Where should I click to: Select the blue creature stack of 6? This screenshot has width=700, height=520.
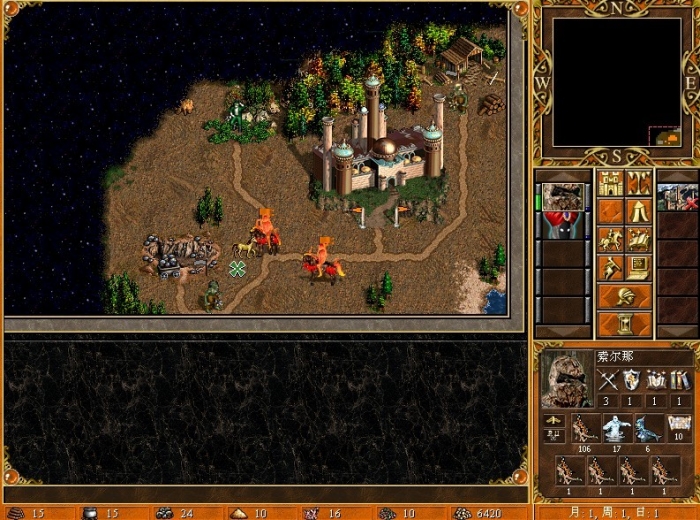point(648,429)
